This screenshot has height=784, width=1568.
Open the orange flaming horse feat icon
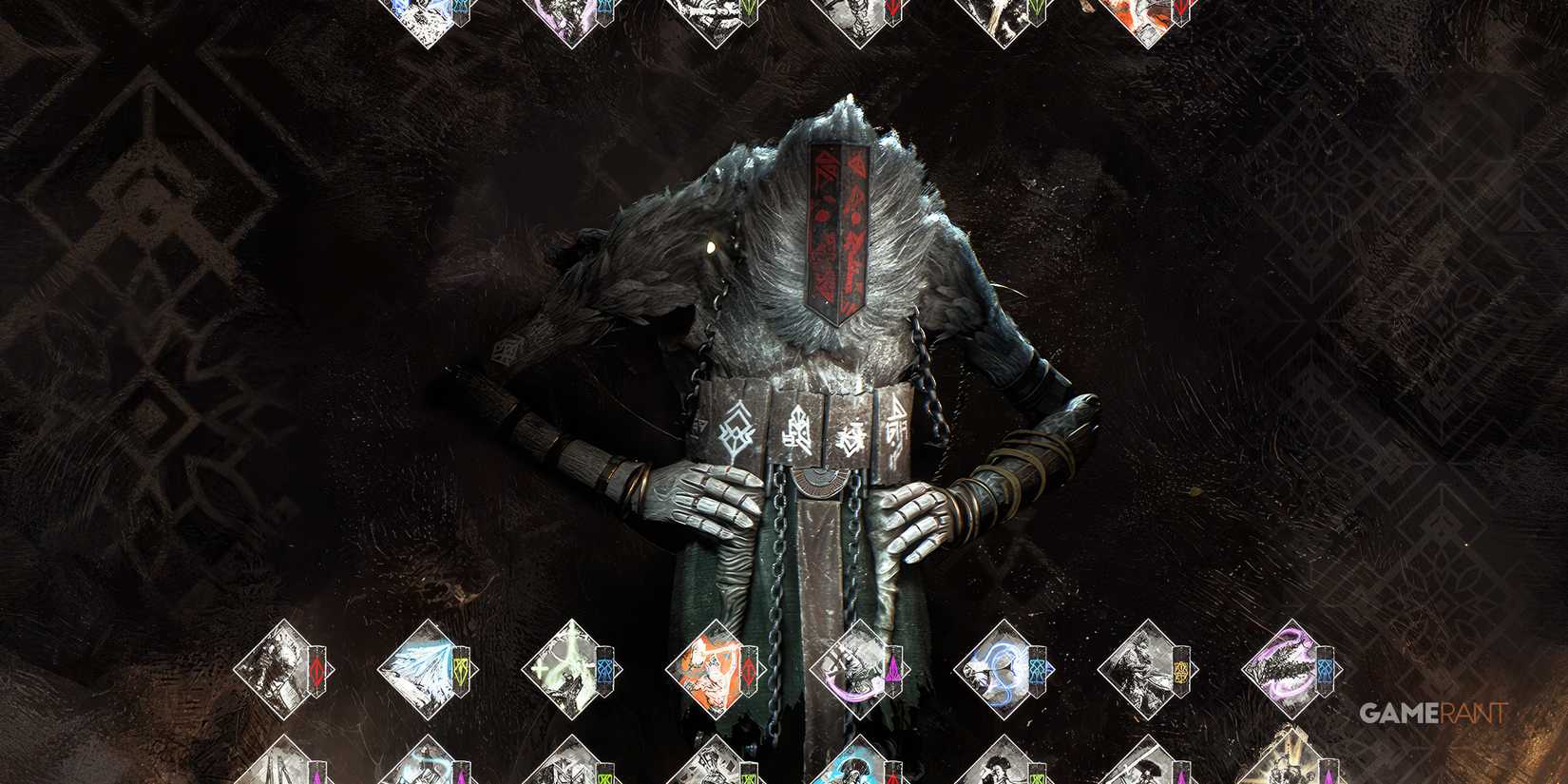[708, 670]
